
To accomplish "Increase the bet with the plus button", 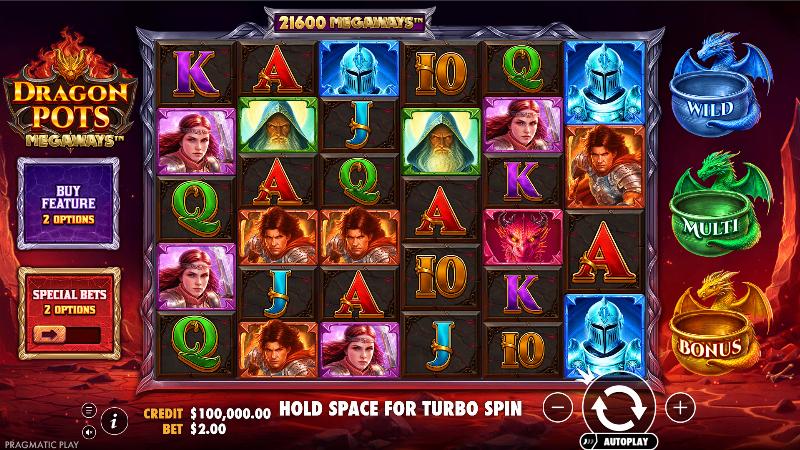I will 680,407.
